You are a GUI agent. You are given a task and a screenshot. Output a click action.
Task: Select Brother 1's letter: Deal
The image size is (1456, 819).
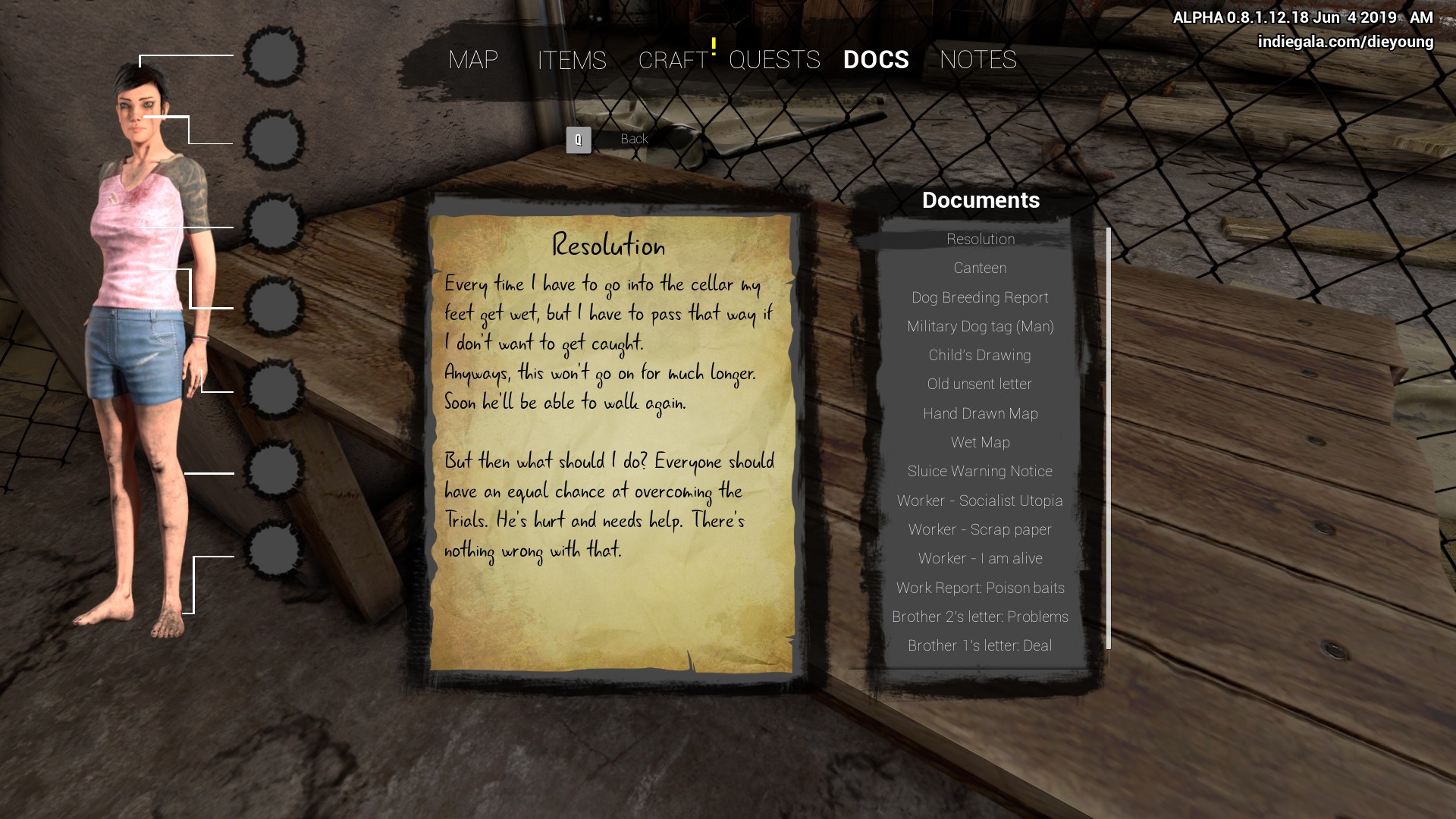click(980, 645)
